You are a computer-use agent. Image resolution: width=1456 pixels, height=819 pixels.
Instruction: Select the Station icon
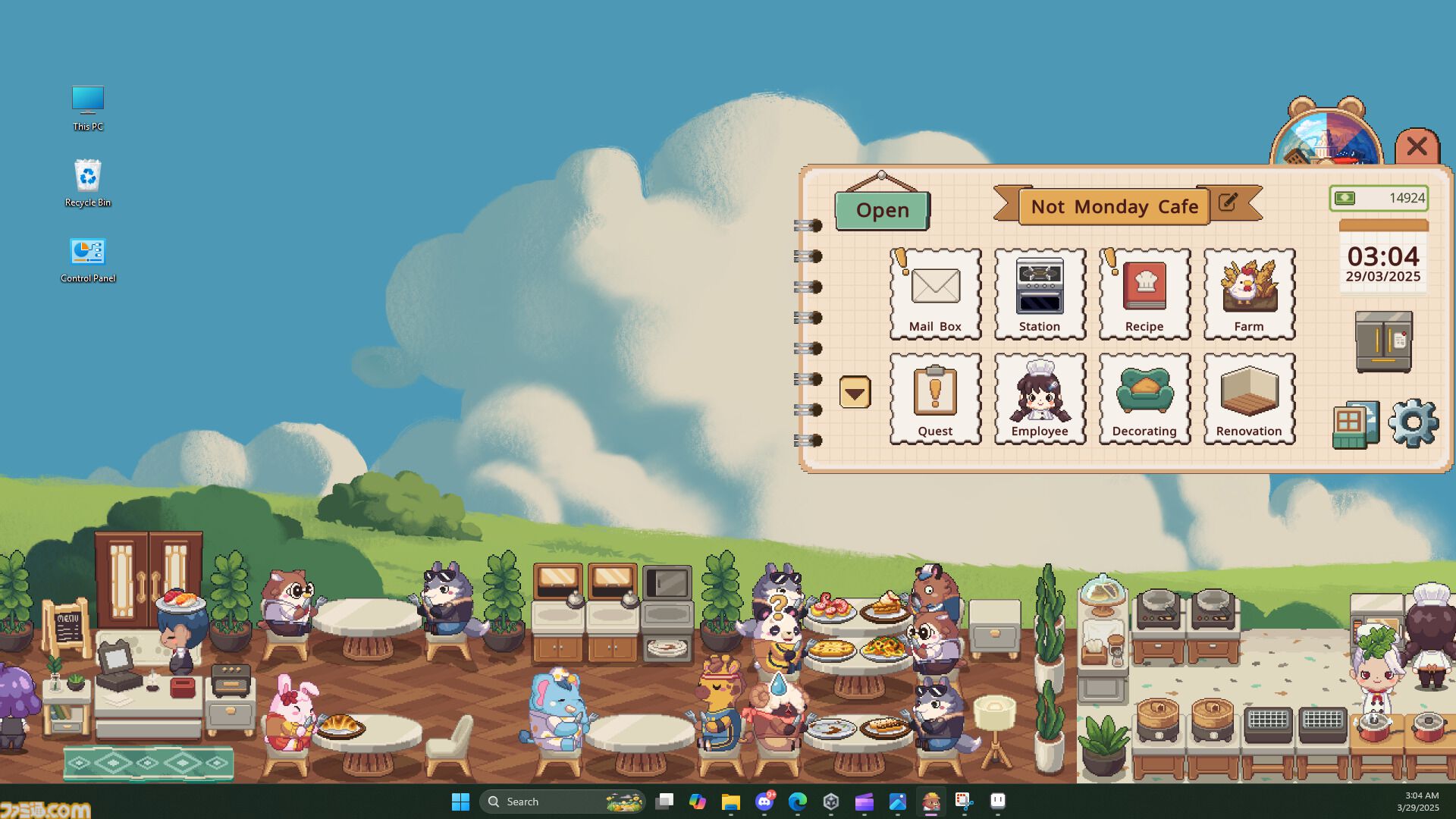(x=1039, y=292)
